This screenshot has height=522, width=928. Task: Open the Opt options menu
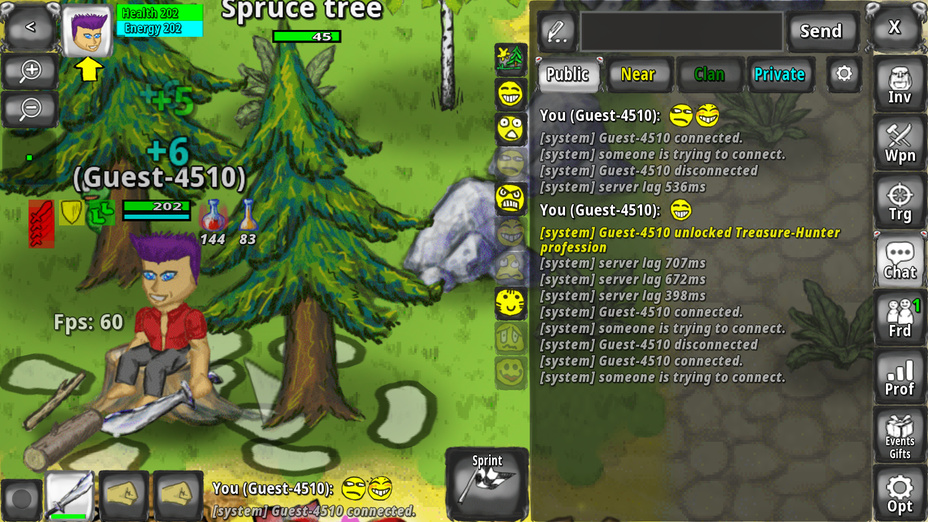tap(899, 494)
